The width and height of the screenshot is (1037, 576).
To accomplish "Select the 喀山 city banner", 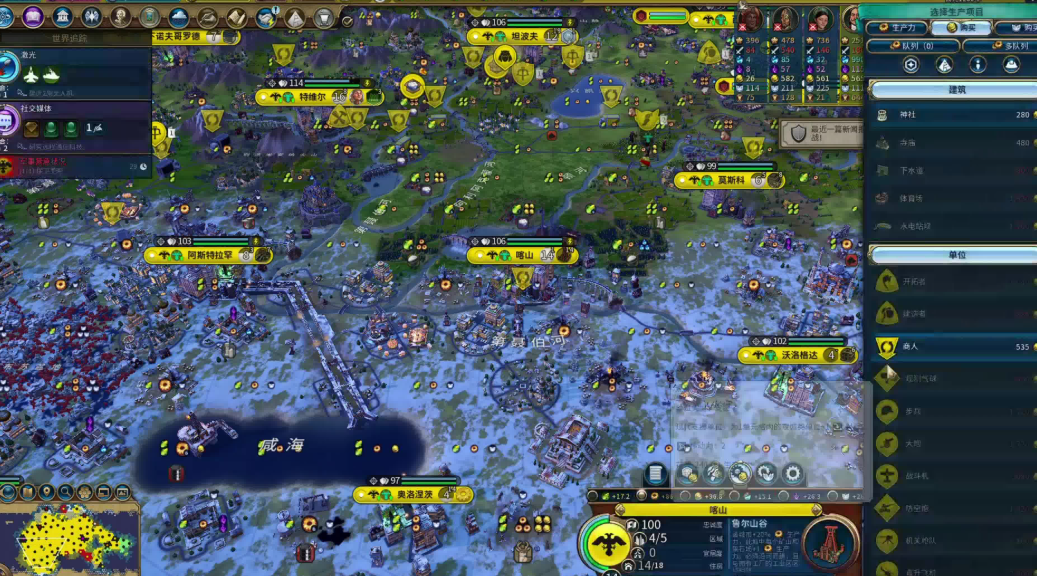I will (x=523, y=255).
